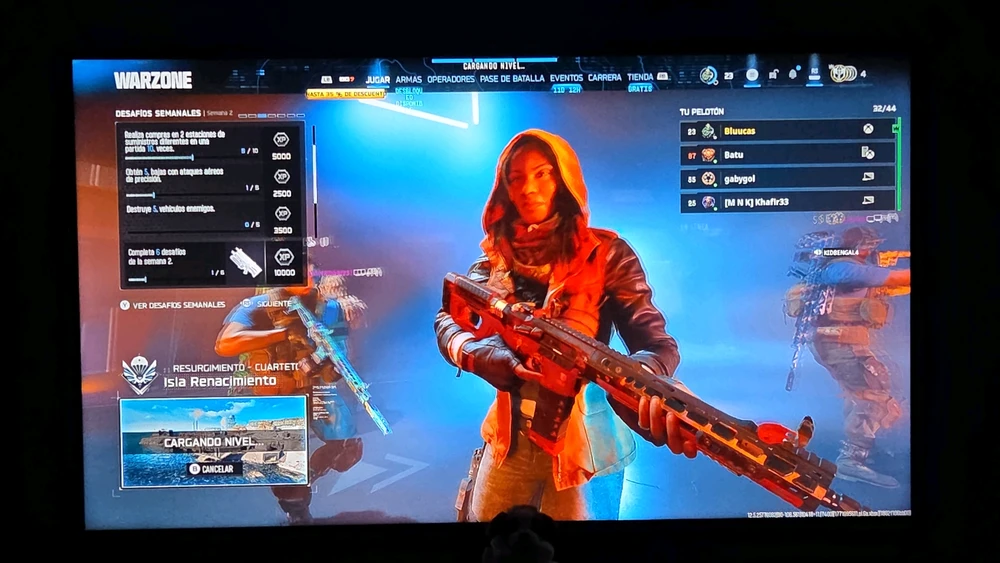Cancel the level loading with Cancelar
The width and height of the screenshot is (1000, 563).
point(212,468)
